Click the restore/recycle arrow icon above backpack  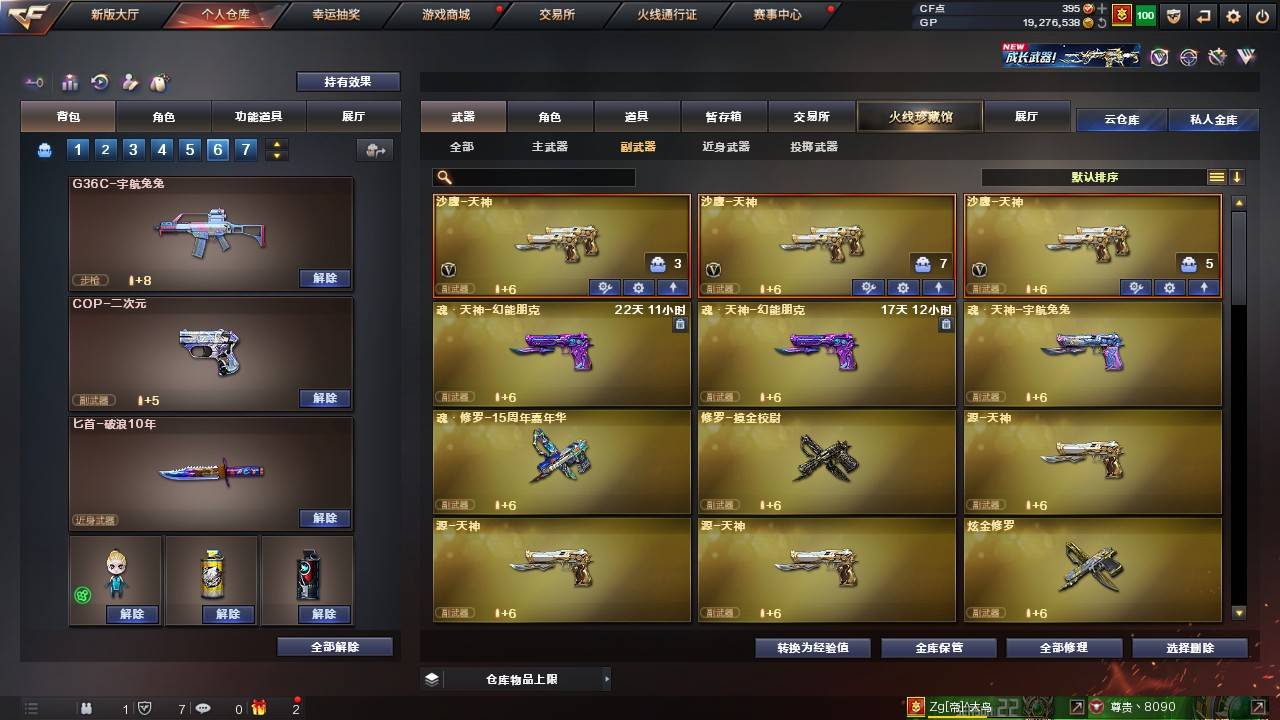tap(97, 82)
